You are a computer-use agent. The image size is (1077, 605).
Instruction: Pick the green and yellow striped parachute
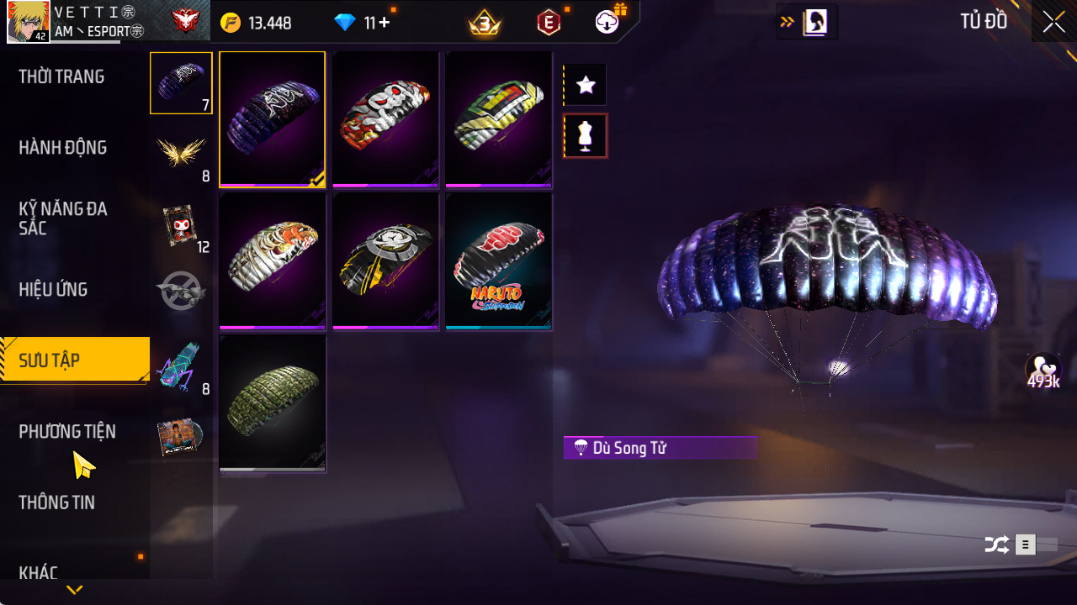click(499, 119)
